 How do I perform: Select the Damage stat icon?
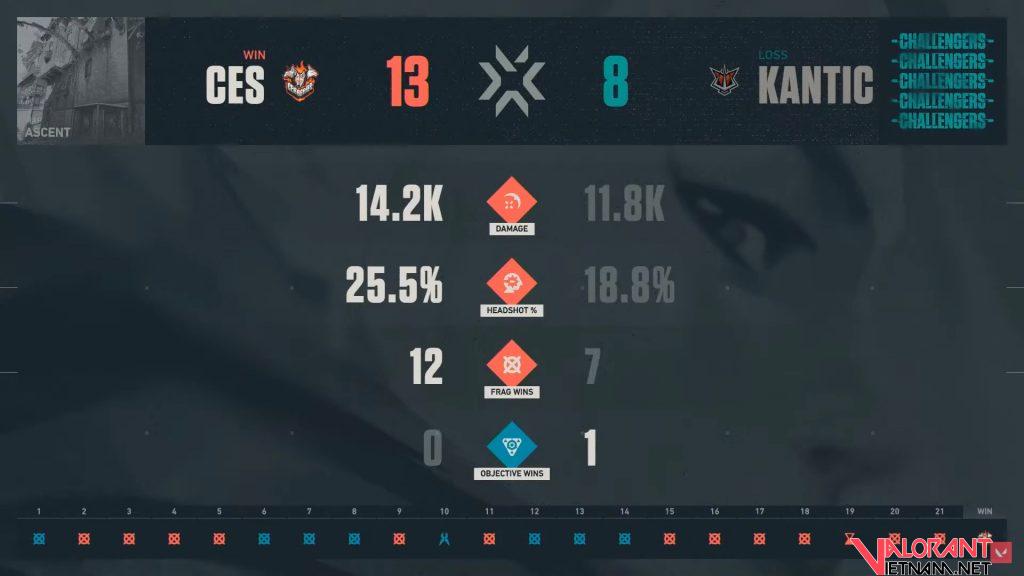(x=512, y=201)
